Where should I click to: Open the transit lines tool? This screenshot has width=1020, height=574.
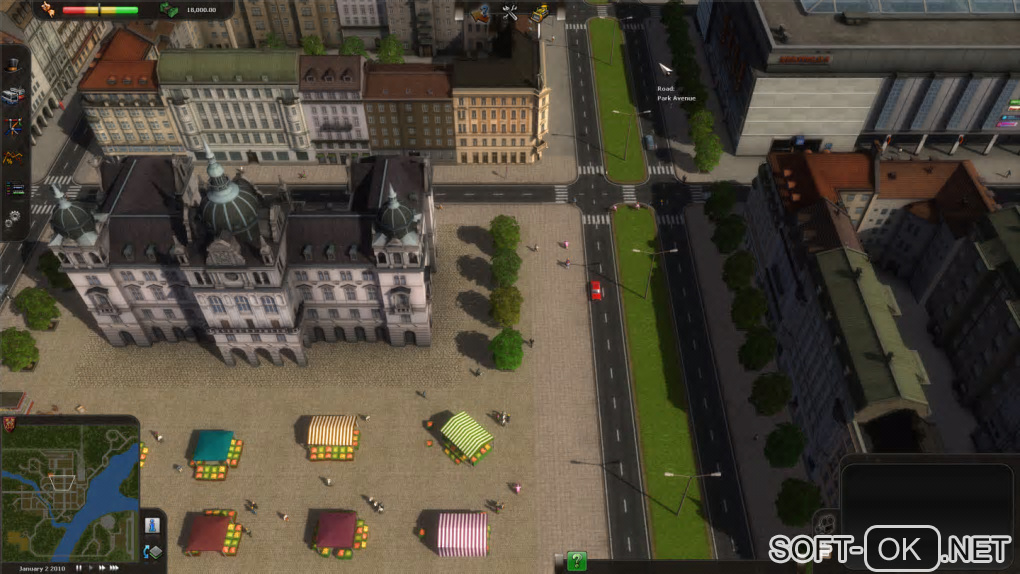coord(14,127)
